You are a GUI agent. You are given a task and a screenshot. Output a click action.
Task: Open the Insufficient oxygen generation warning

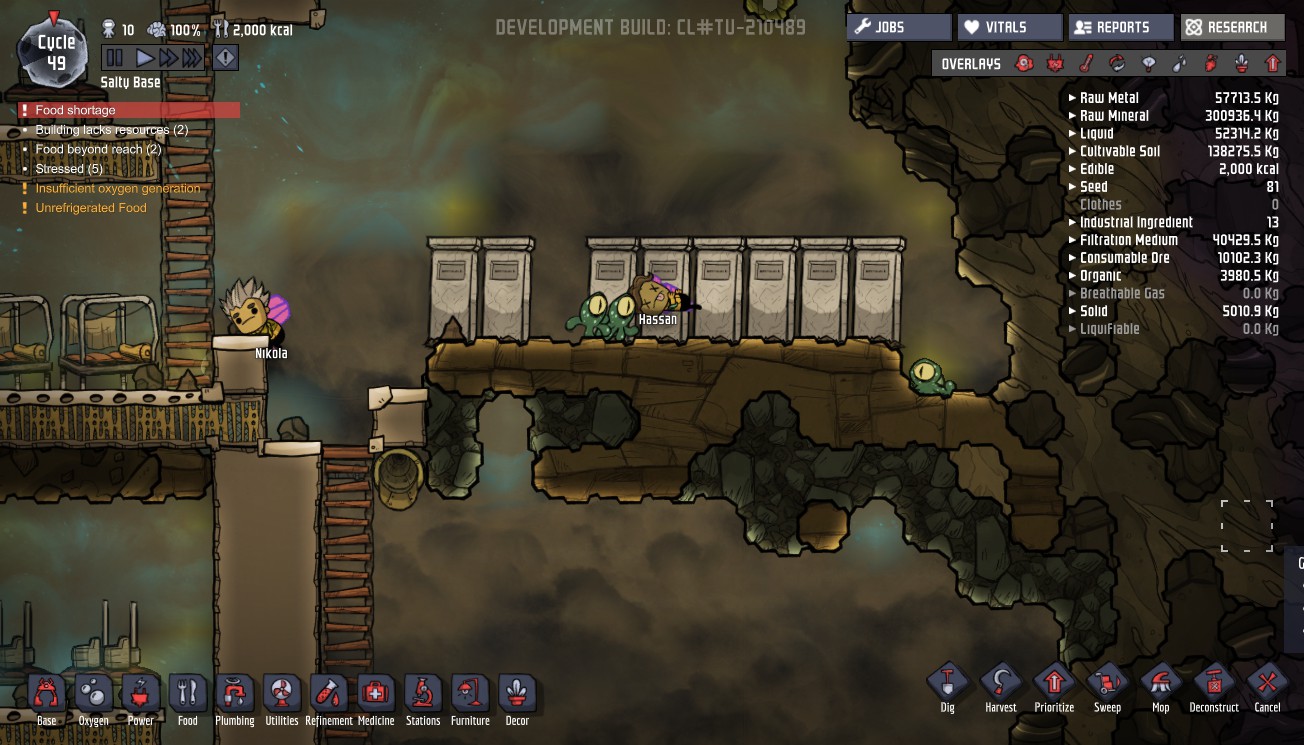click(117, 188)
